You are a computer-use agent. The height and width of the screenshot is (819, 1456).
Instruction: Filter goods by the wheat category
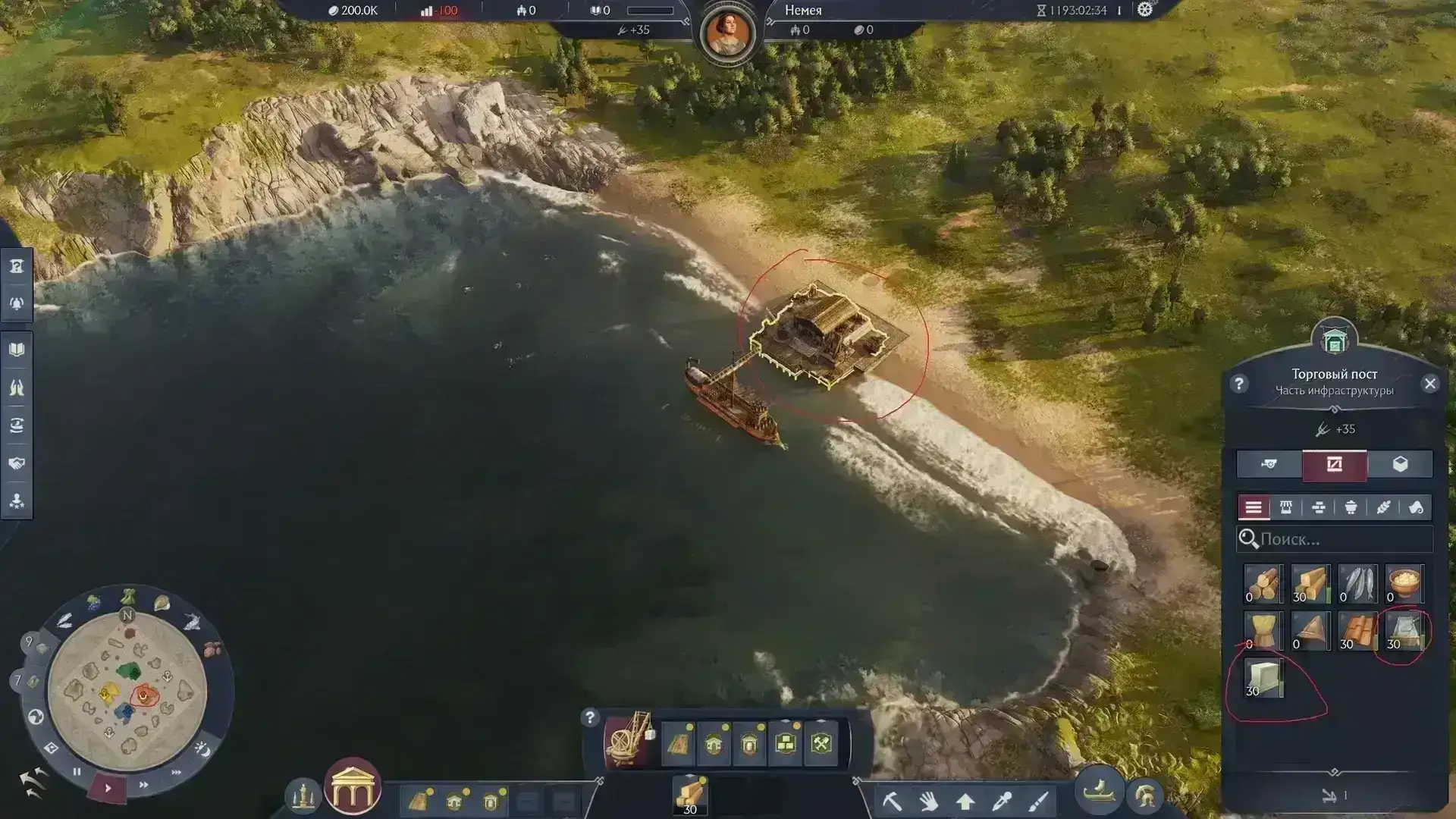1383,507
